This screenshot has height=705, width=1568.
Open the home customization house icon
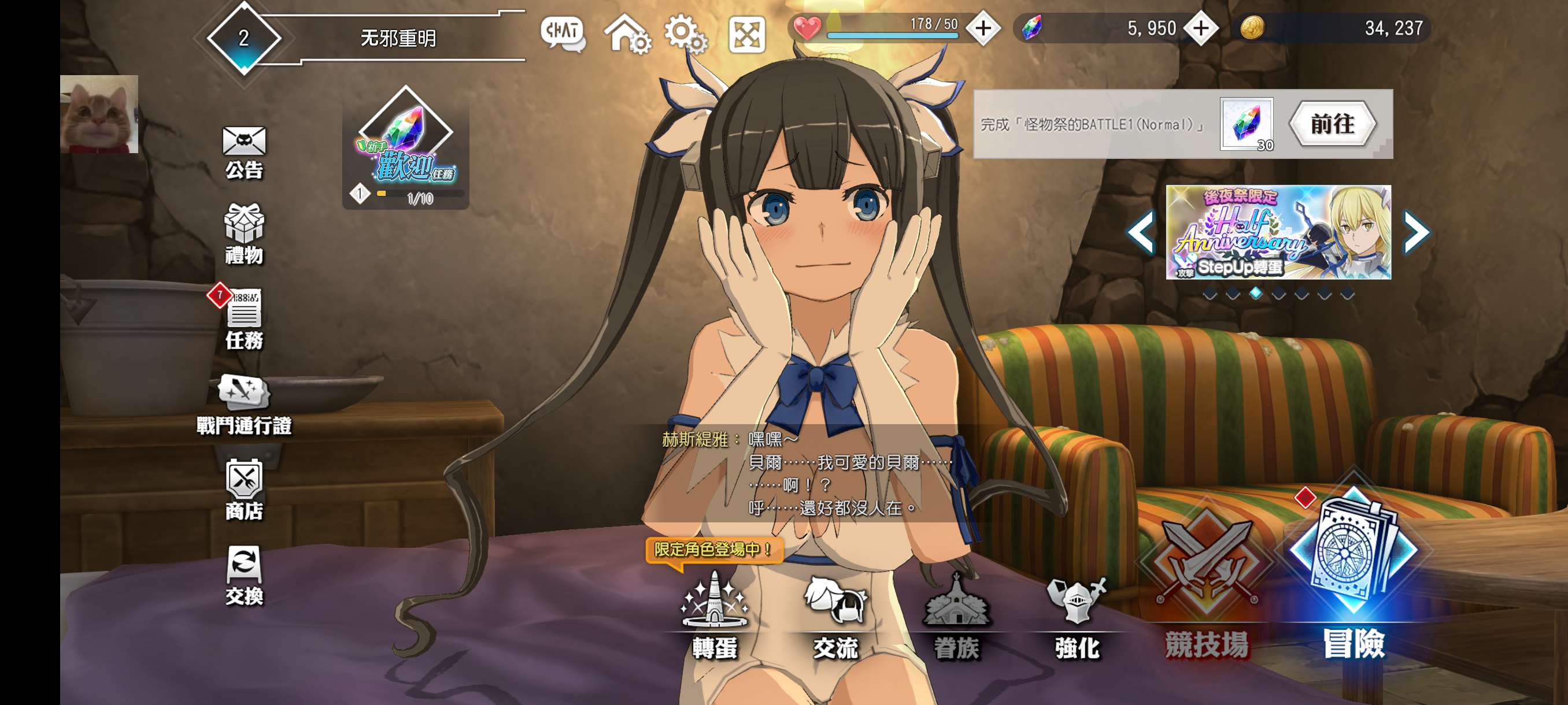626,33
